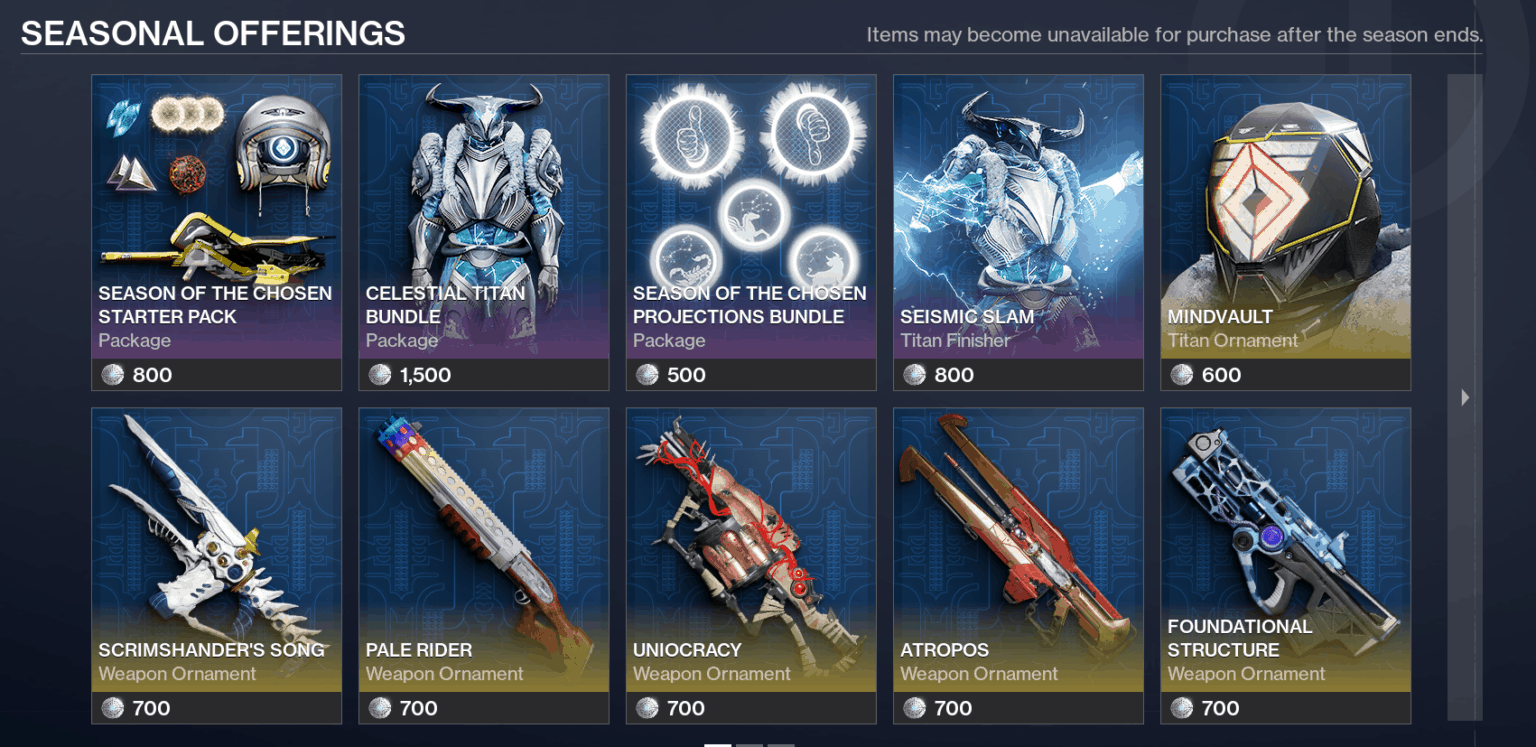Click the Silver icon below Foundational Structure
Viewport: 1536px width, 747px height.
point(1180,708)
